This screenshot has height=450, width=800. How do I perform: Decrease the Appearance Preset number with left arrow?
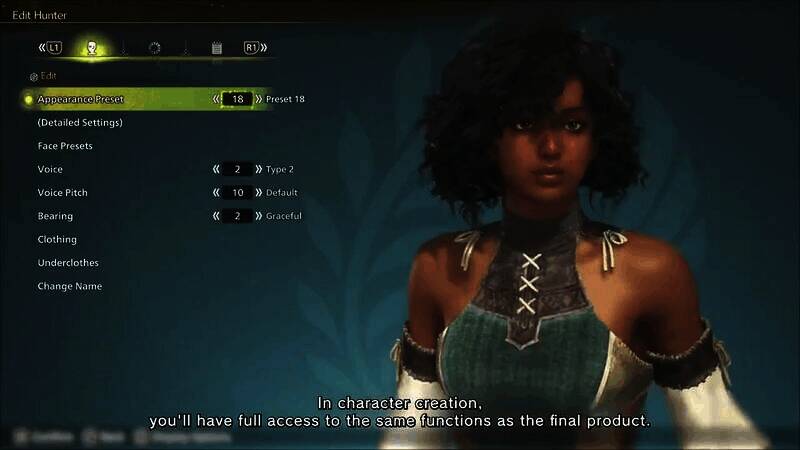(x=216, y=99)
